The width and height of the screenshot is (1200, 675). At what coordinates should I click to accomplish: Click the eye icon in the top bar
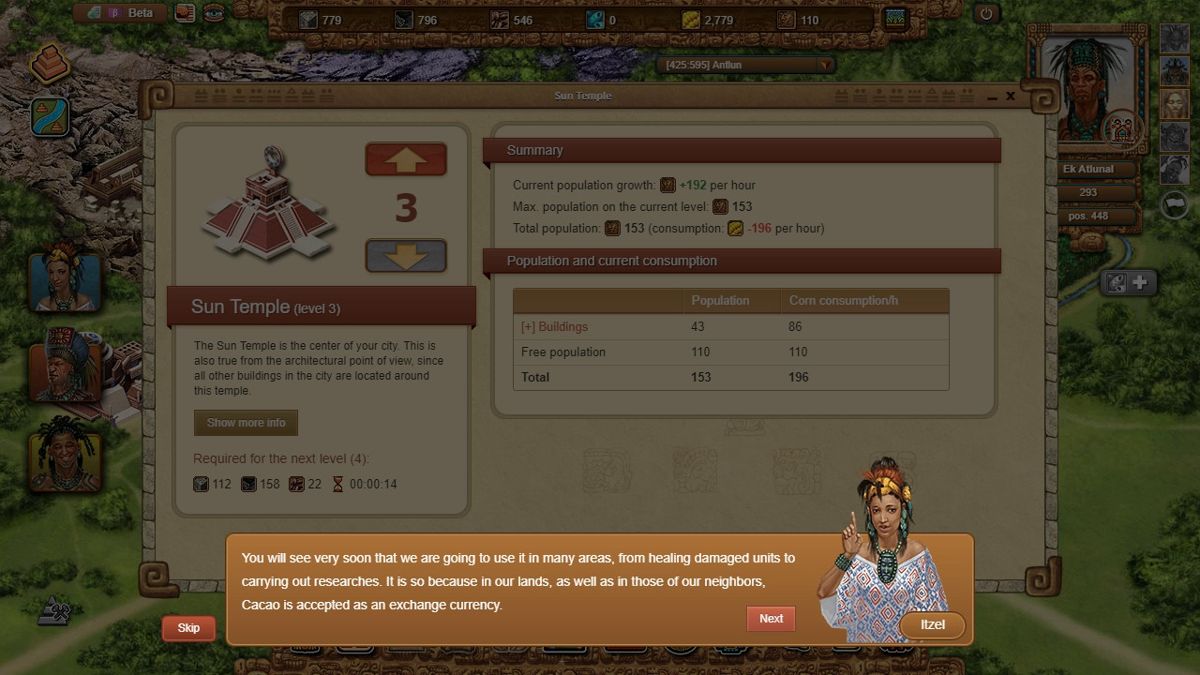point(214,13)
